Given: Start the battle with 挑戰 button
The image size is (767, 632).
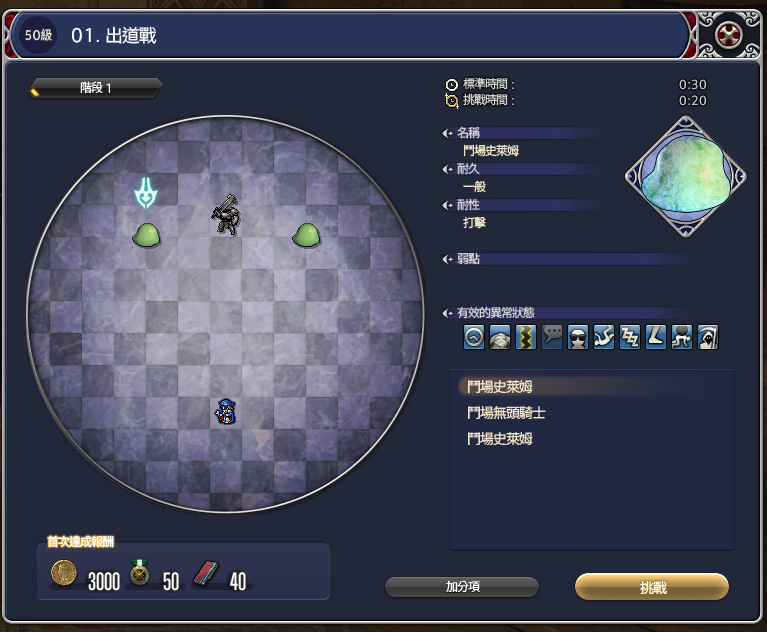Looking at the screenshot, I should coord(651,587).
